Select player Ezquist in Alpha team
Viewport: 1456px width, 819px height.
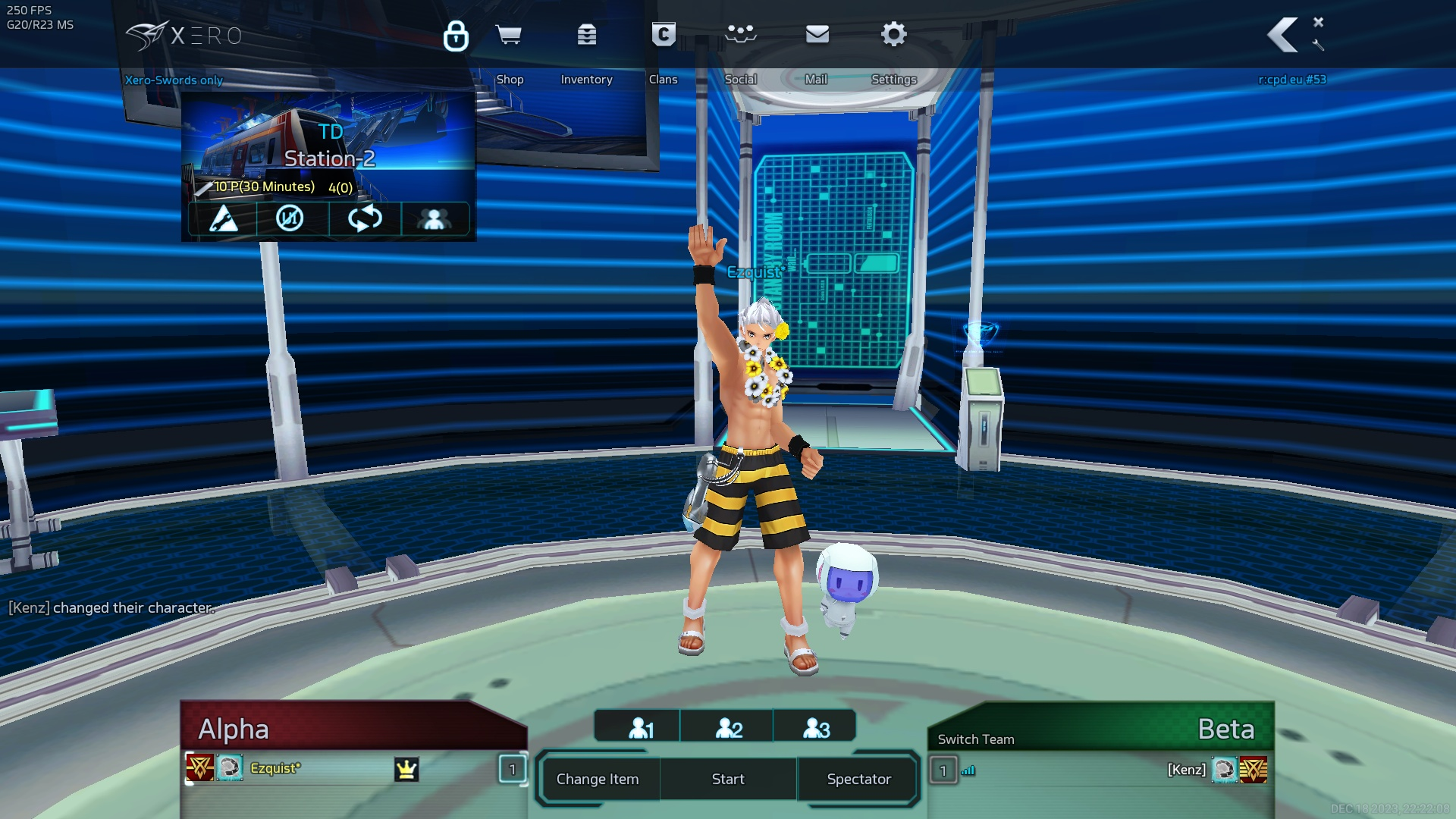[x=275, y=768]
